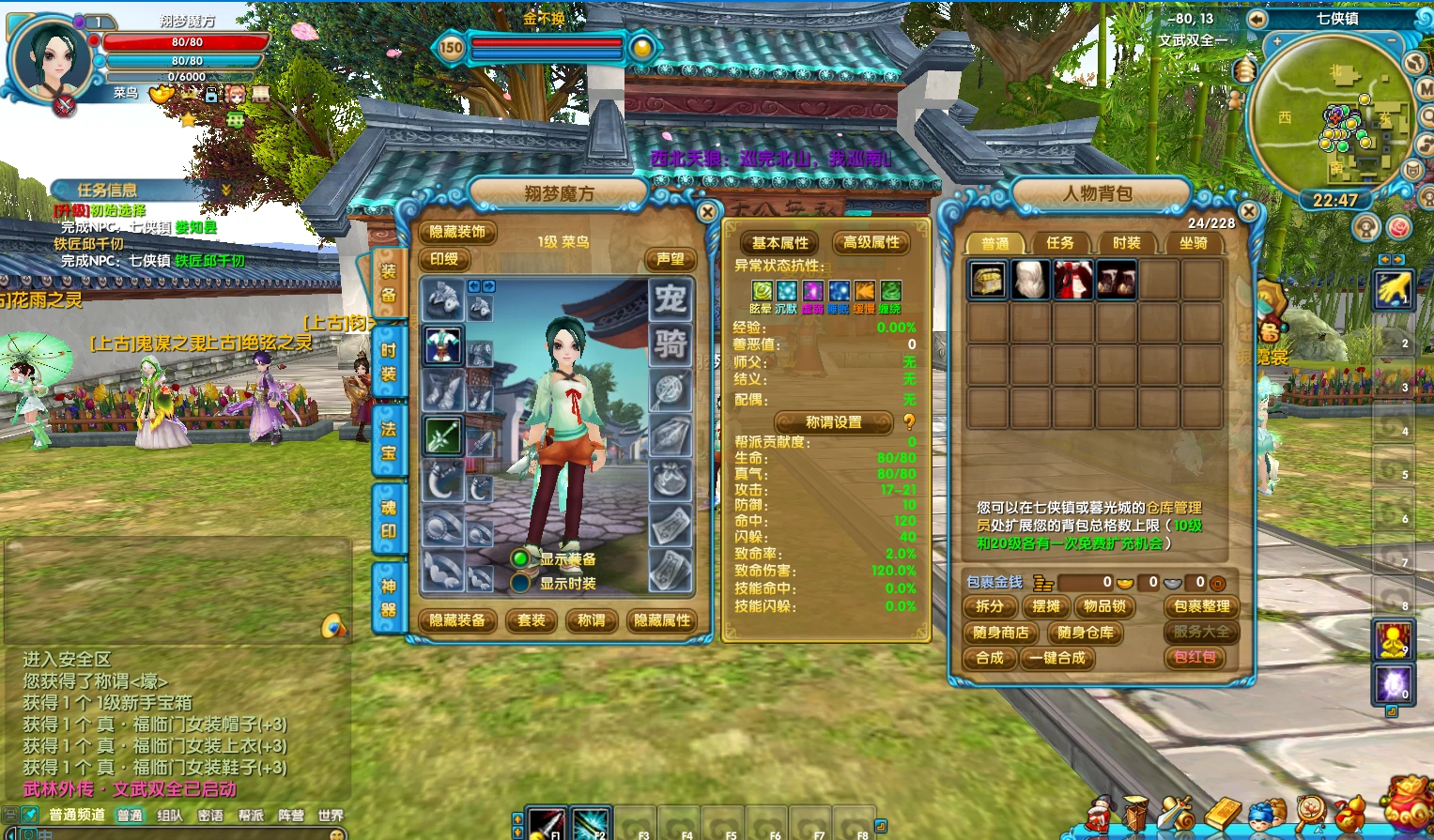This screenshot has height=840, width=1434.
Task: Click the 一键合成 button
Action: point(1057,658)
